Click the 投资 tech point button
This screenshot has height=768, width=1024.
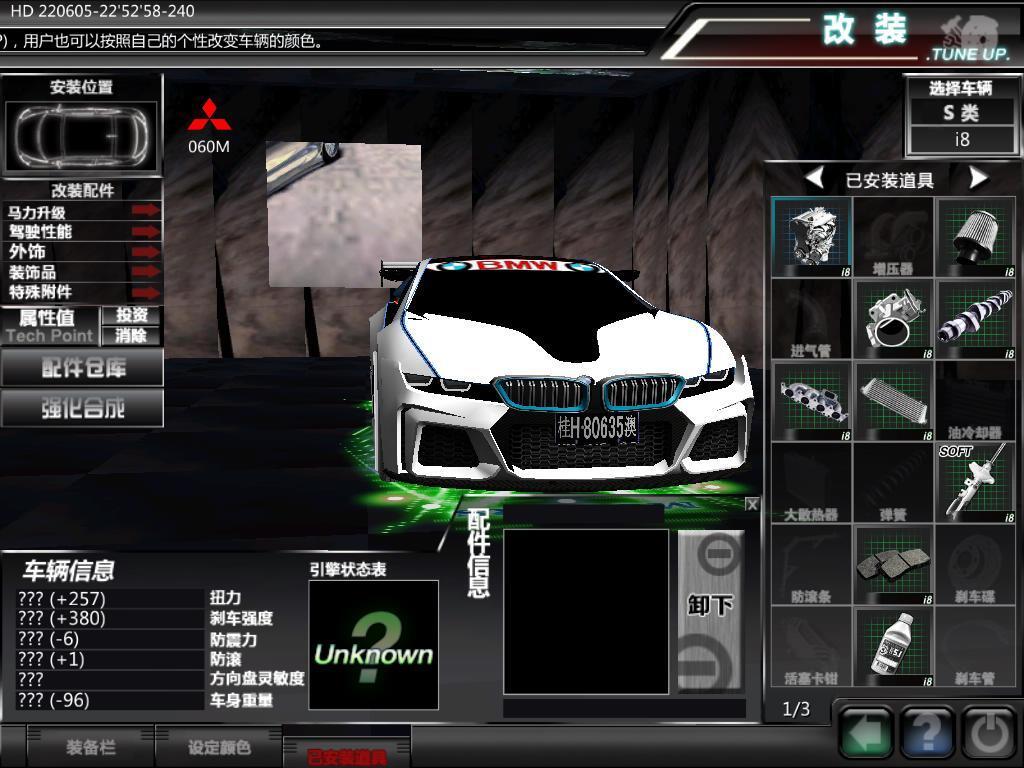pos(131,316)
